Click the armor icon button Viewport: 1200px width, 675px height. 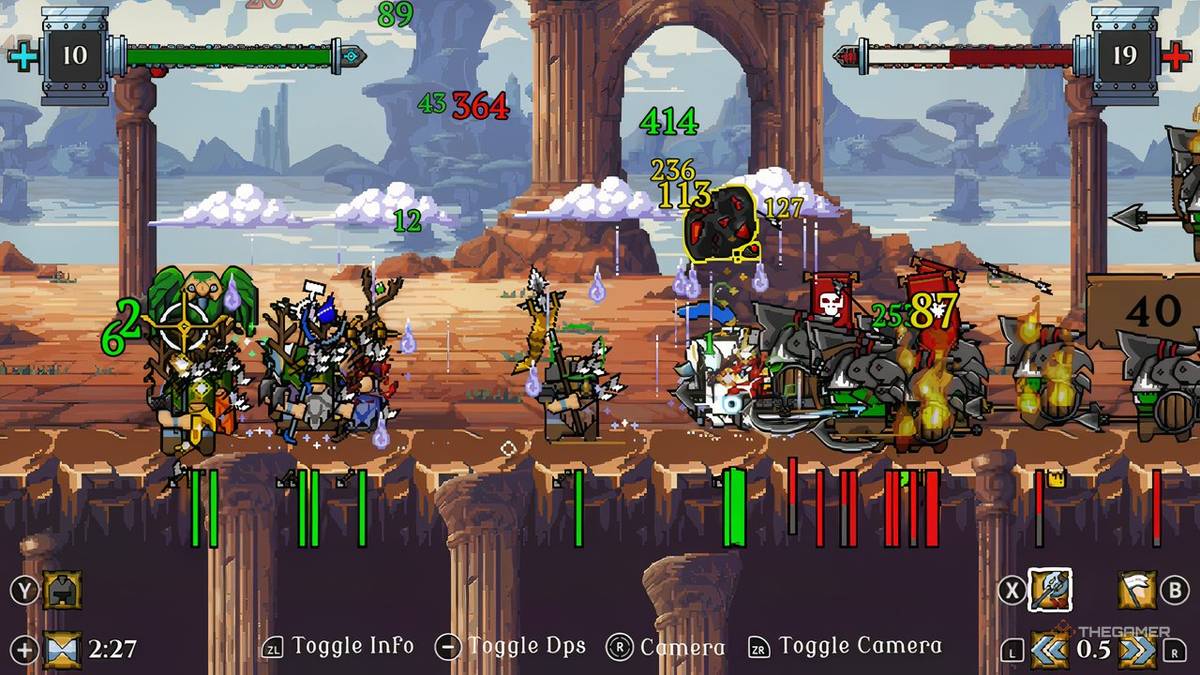(x=62, y=590)
